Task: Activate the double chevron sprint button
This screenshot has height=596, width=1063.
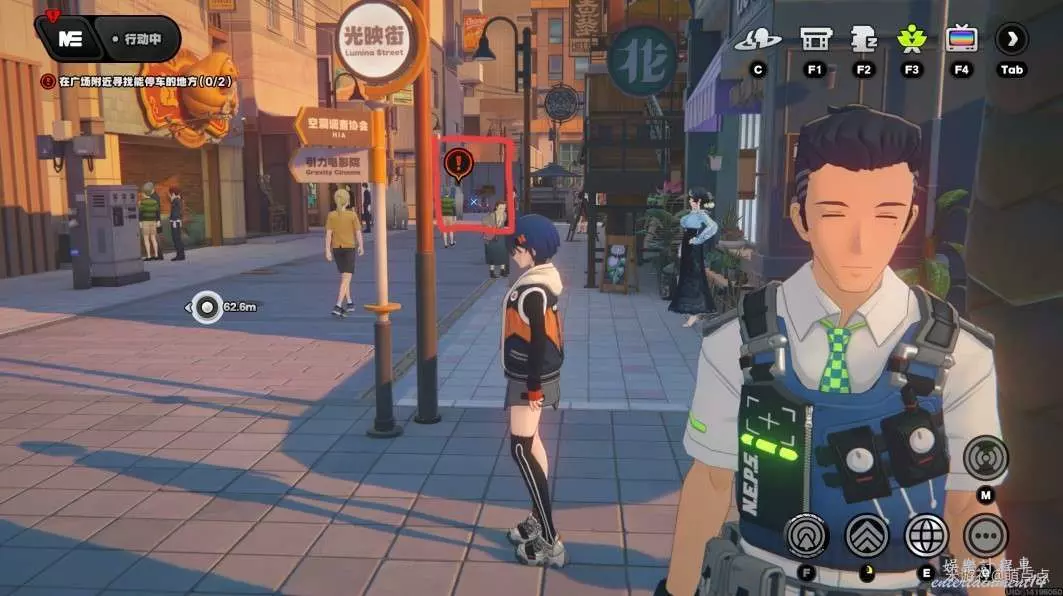Action: pyautogui.click(x=867, y=535)
